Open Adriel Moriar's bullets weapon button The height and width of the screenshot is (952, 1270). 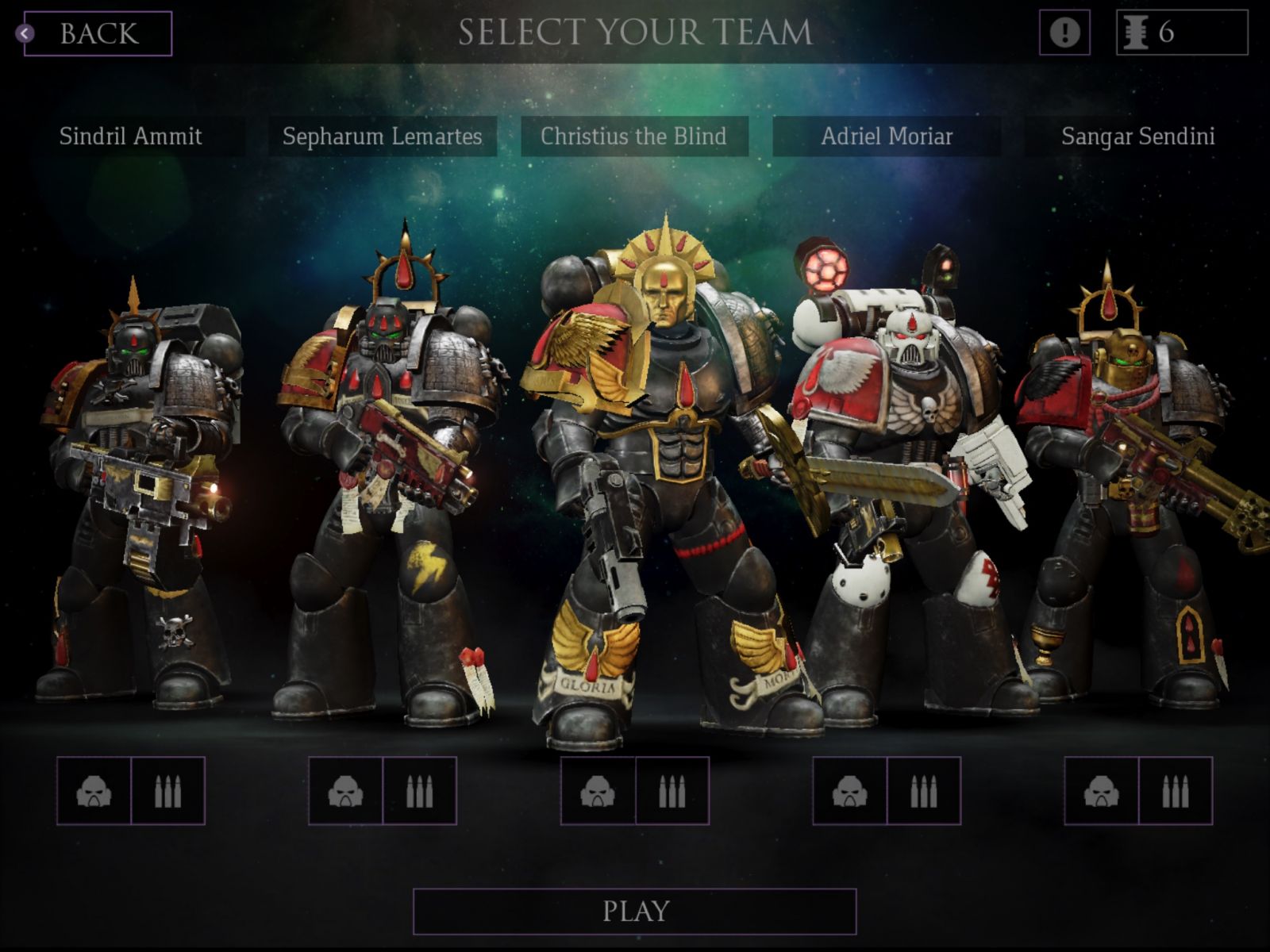click(x=923, y=791)
